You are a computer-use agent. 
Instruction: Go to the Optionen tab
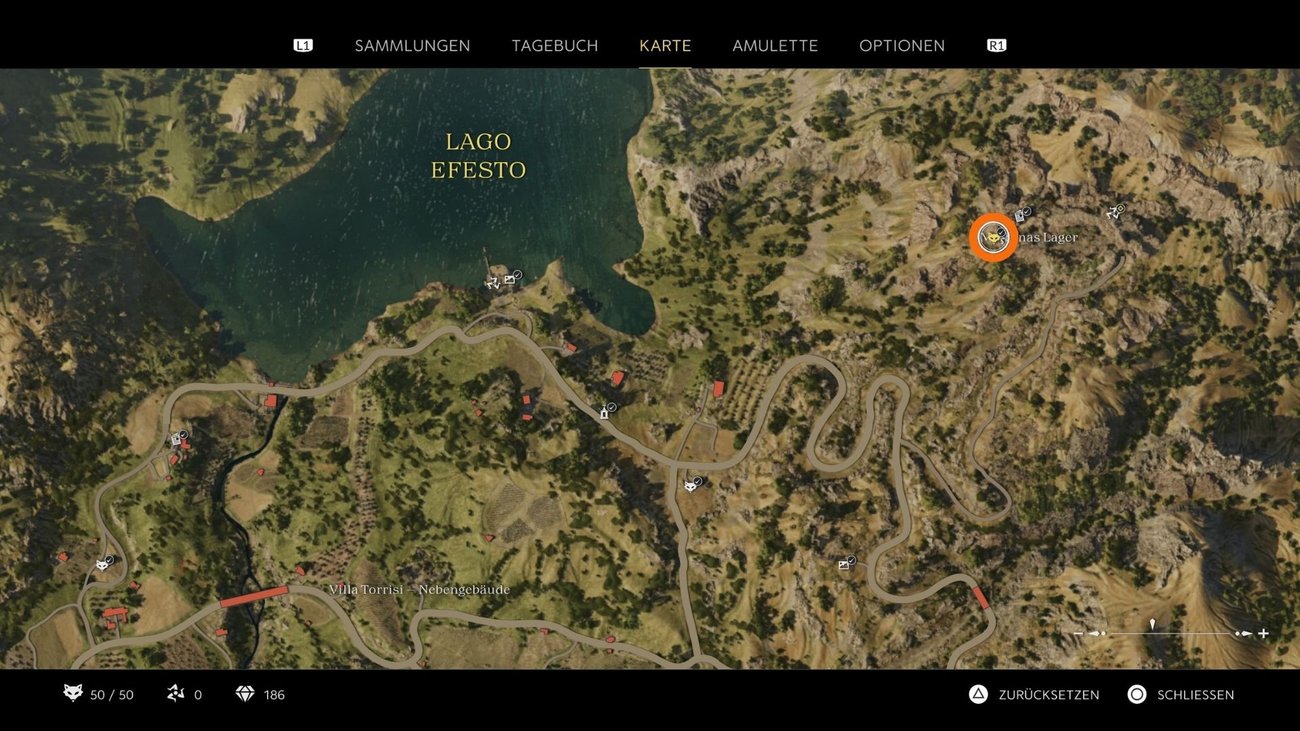point(901,46)
